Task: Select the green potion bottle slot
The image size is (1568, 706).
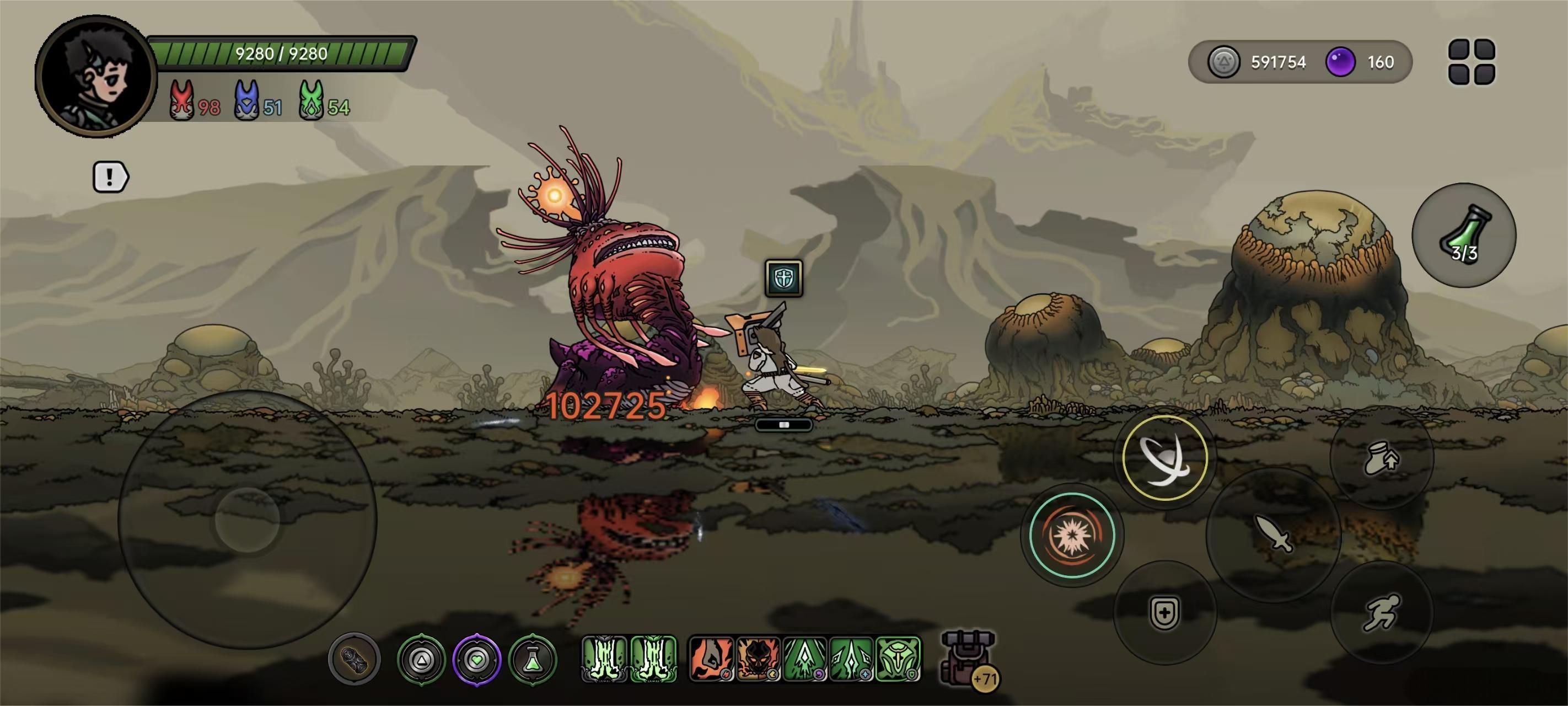Action: pos(533,659)
